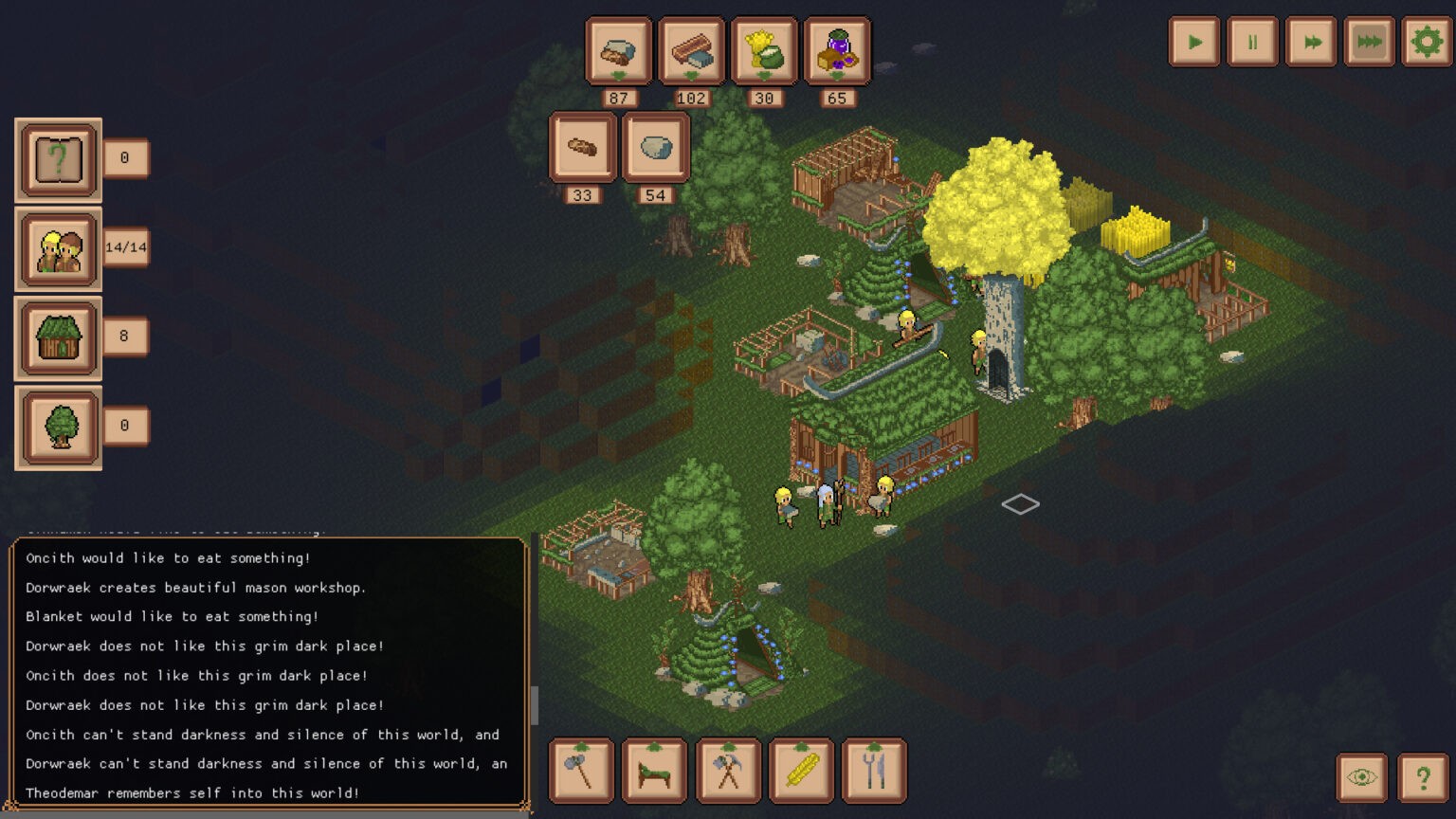Open the raw materials resource category
Screen dimensions: 1456x819
(619, 51)
